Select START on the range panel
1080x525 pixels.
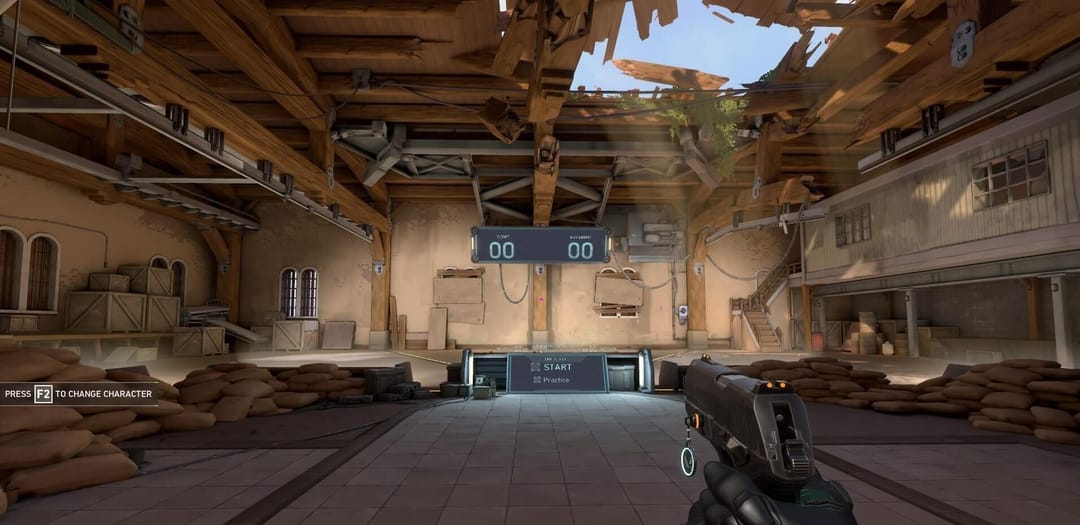click(557, 367)
